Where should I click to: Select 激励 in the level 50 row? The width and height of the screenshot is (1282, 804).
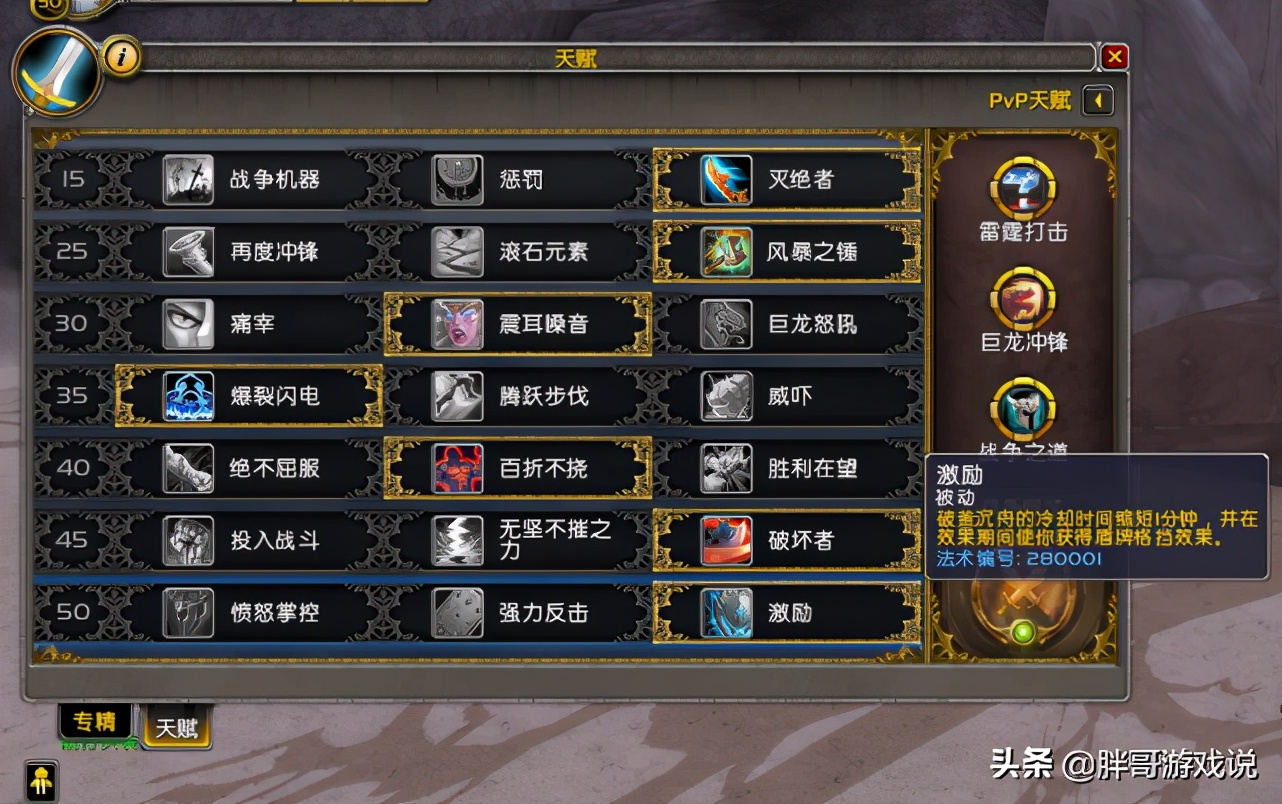point(727,613)
